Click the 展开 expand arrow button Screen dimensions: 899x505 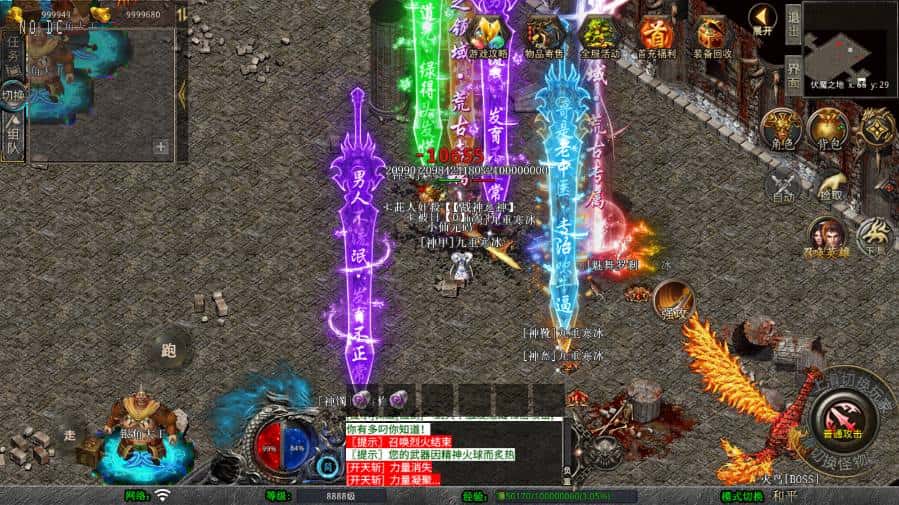[763, 20]
